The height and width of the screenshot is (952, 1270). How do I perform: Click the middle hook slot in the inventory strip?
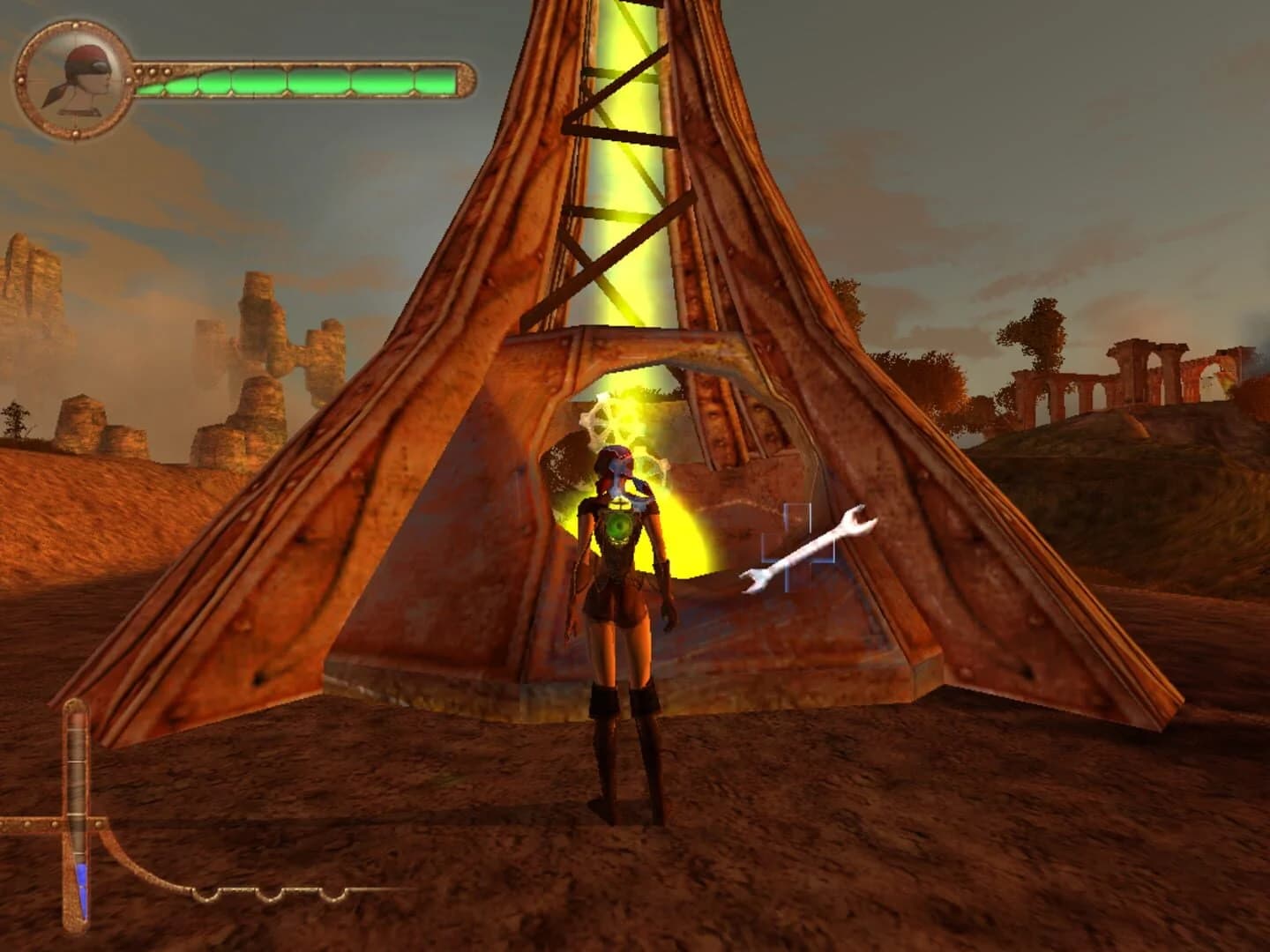coord(271,895)
